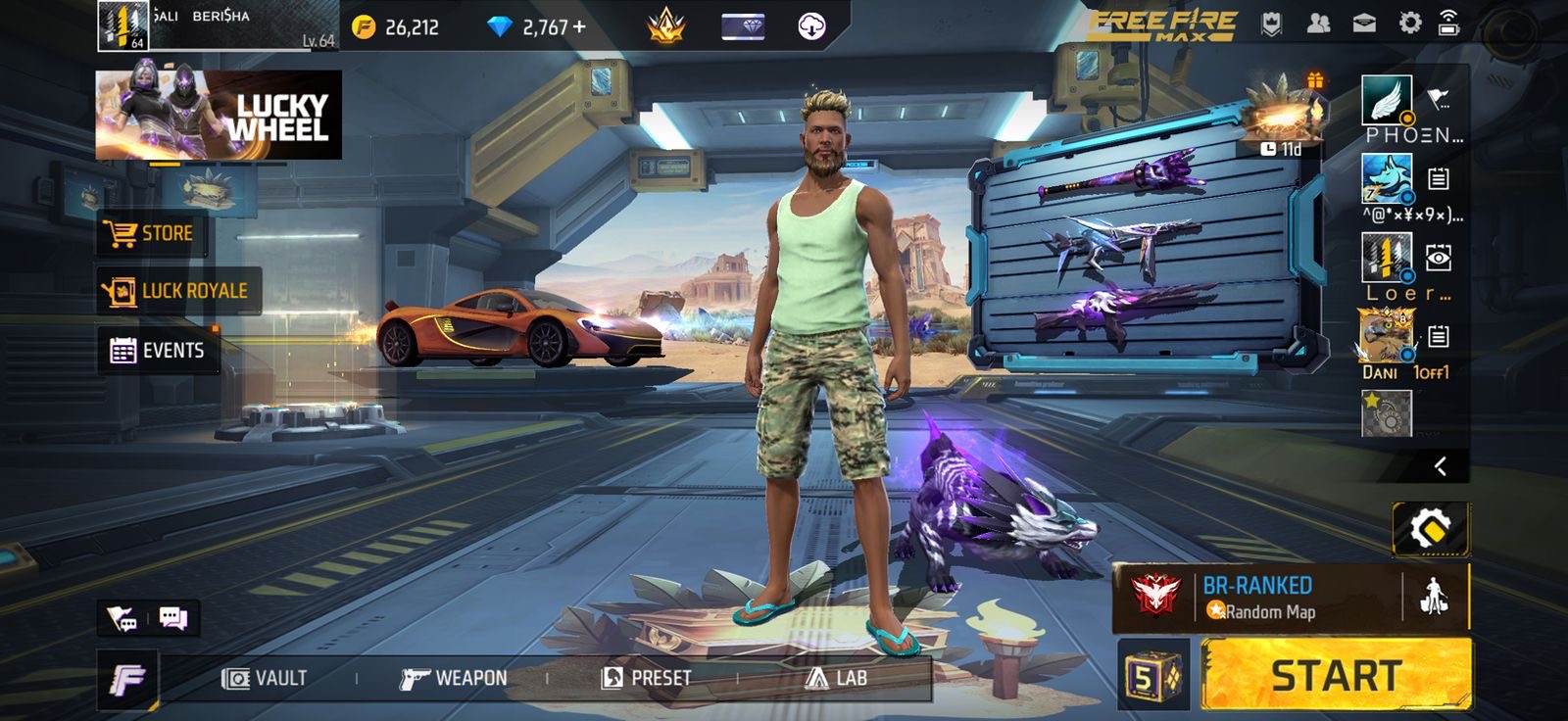
Task: Open the Vault
Action: (265, 678)
